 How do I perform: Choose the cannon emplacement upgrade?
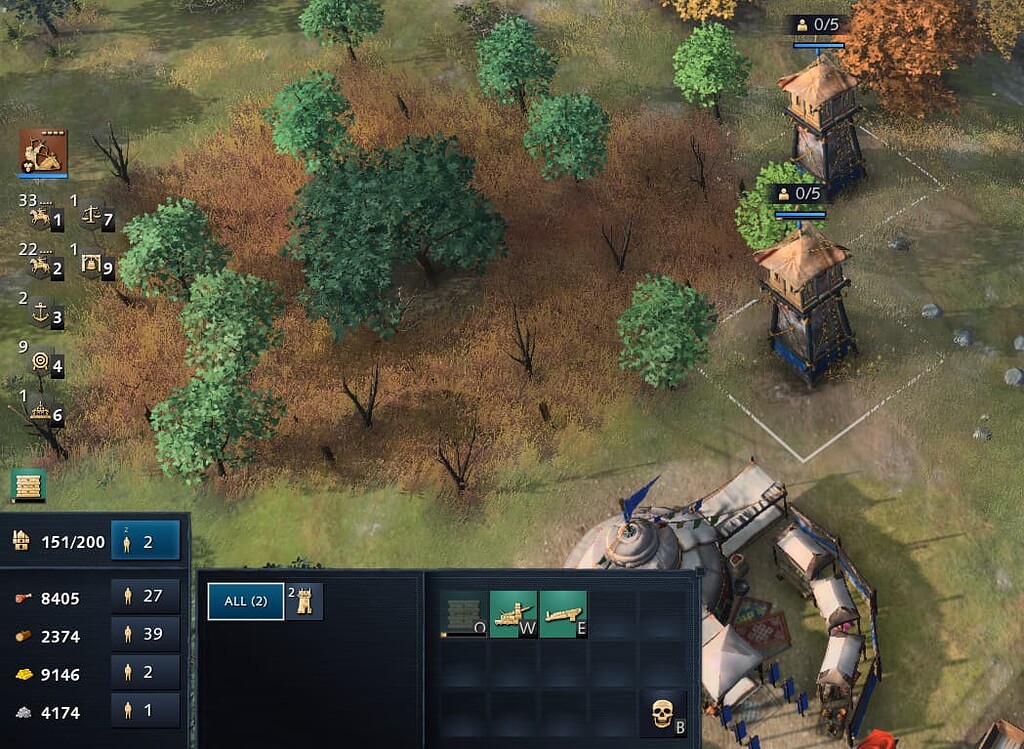click(563, 614)
